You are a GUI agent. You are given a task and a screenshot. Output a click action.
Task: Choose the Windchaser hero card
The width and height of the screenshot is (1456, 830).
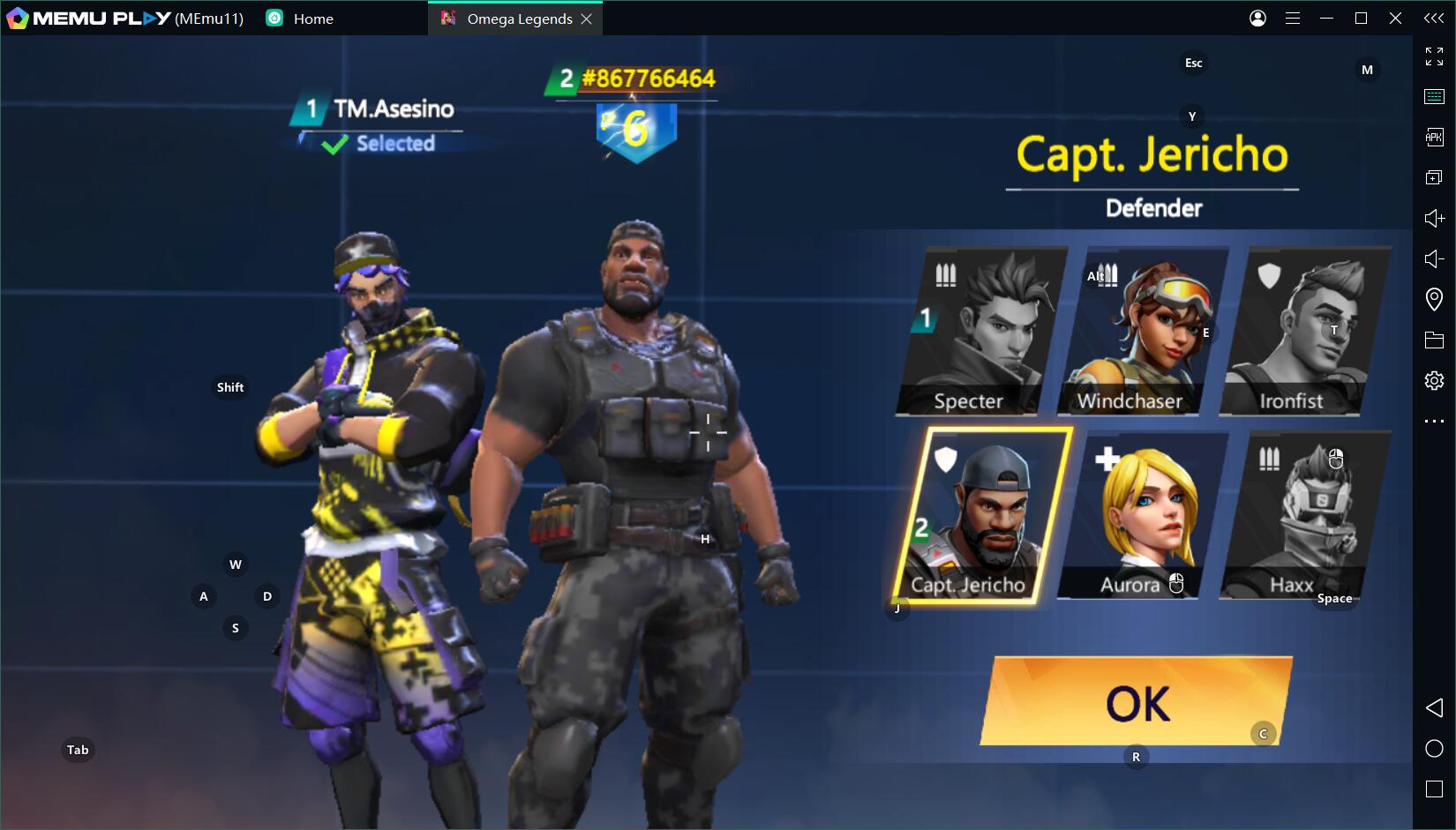click(x=1143, y=332)
